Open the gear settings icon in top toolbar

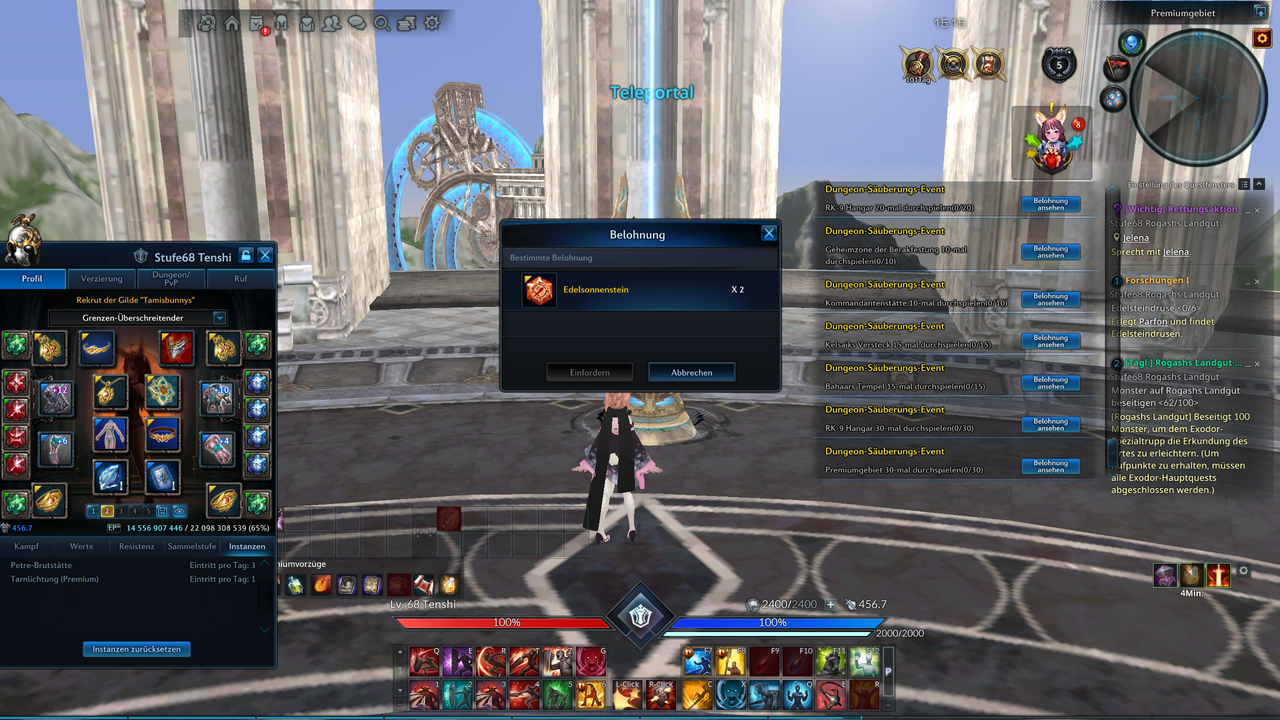(x=432, y=23)
